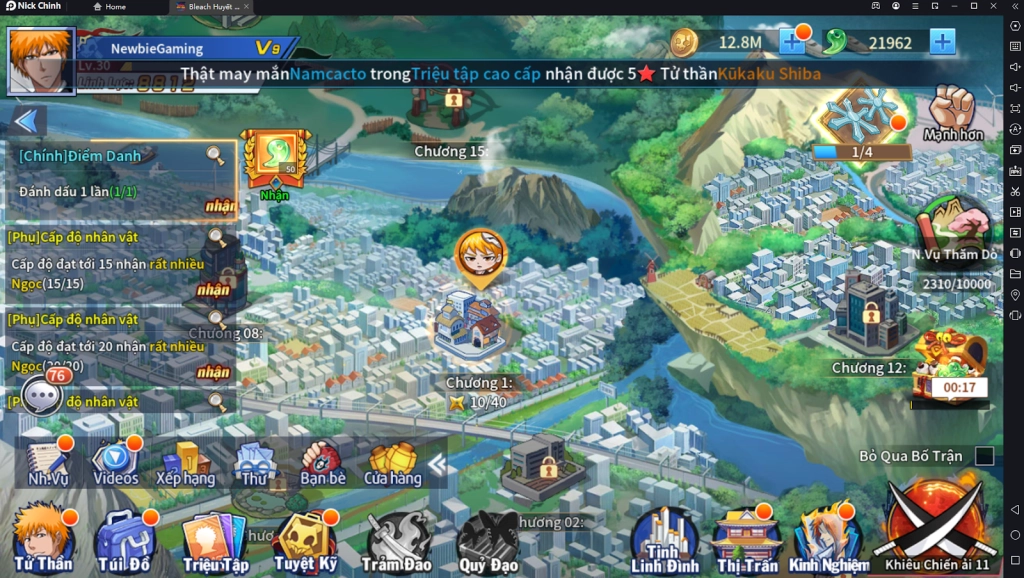Switch to the Home tab in emulator
This screenshot has height=578, width=1024.
pos(110,7)
